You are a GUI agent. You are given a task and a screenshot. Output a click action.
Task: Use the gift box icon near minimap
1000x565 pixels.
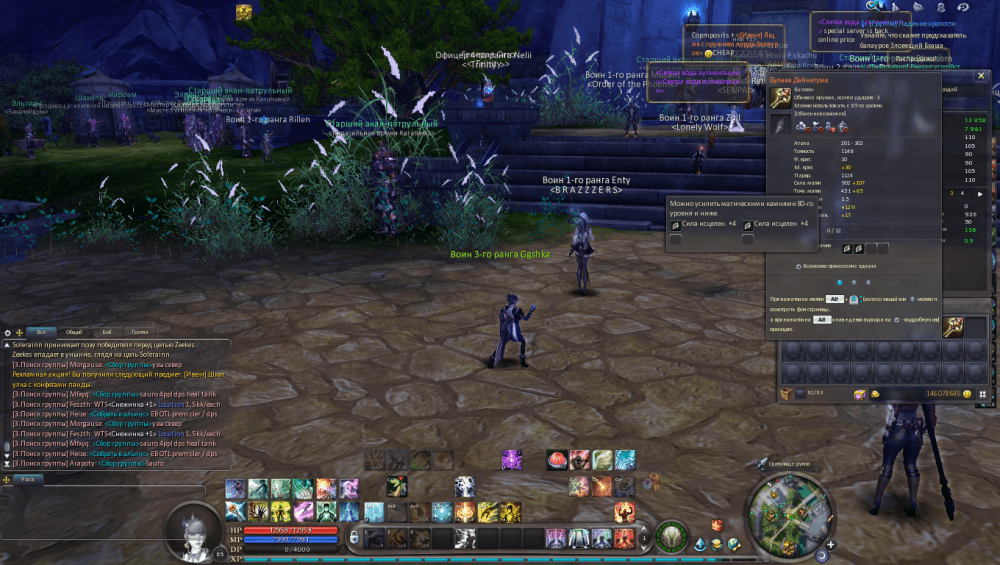coord(717,525)
